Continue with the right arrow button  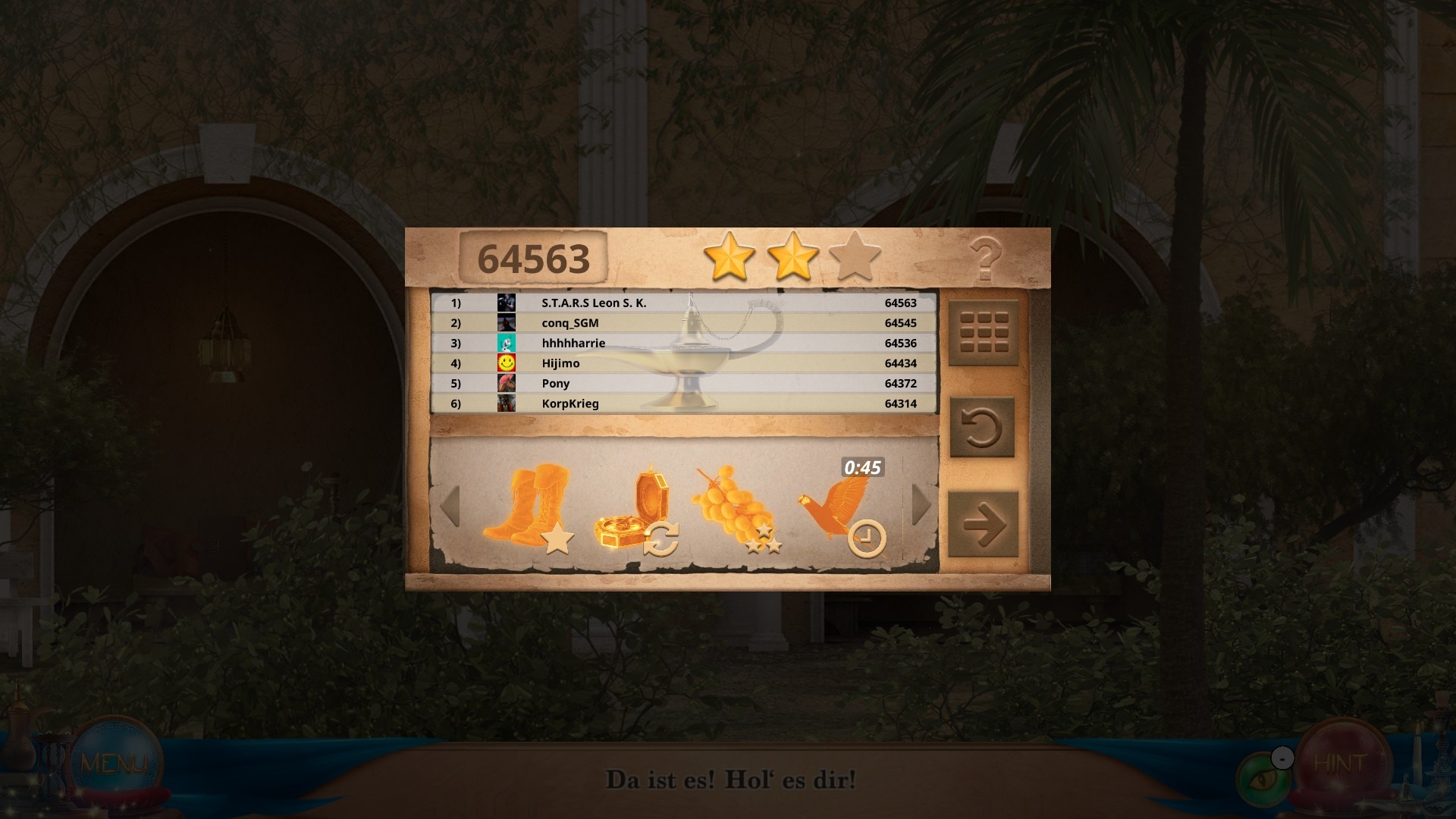click(x=984, y=525)
